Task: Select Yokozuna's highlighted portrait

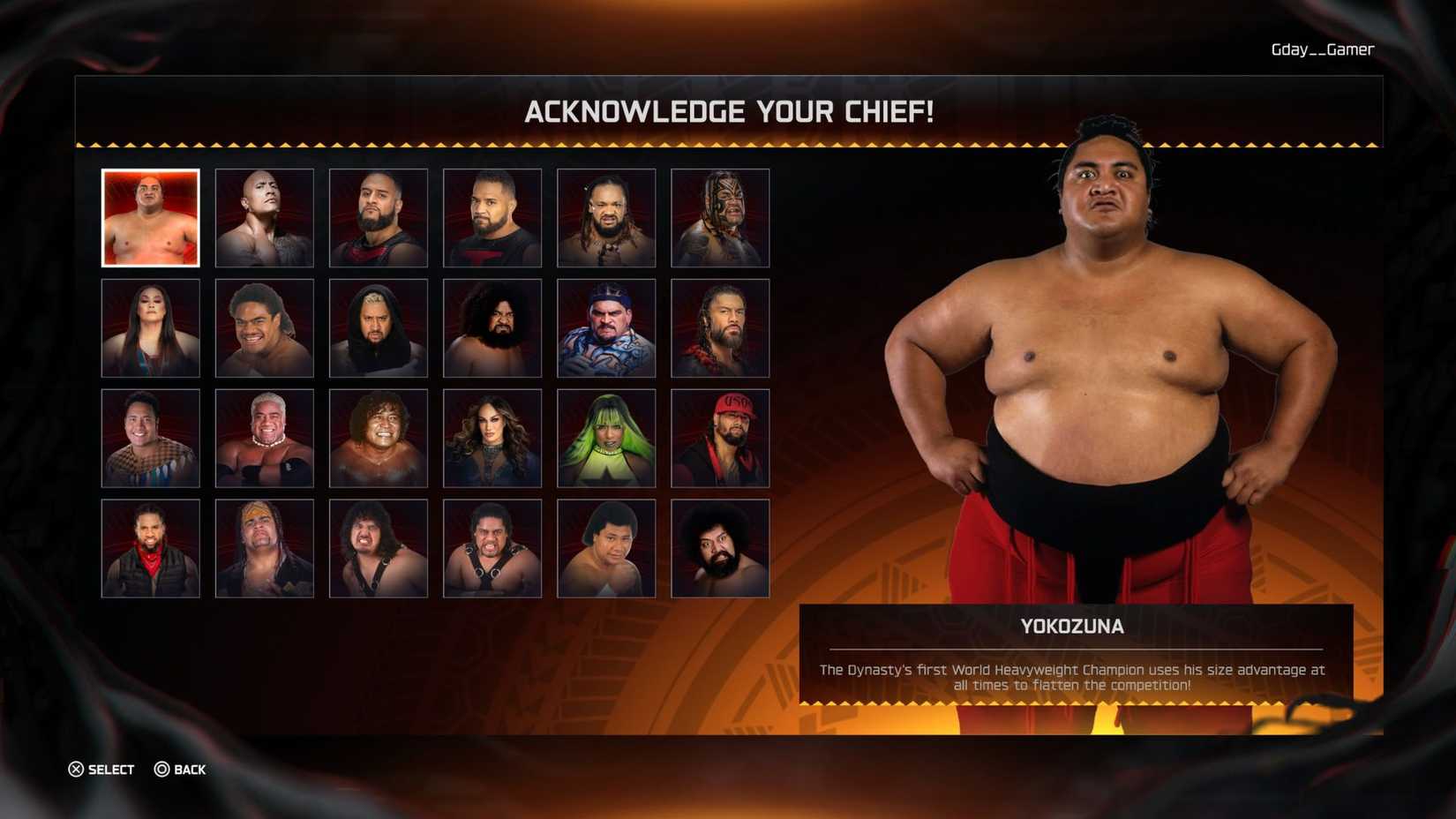Action: 150,217
